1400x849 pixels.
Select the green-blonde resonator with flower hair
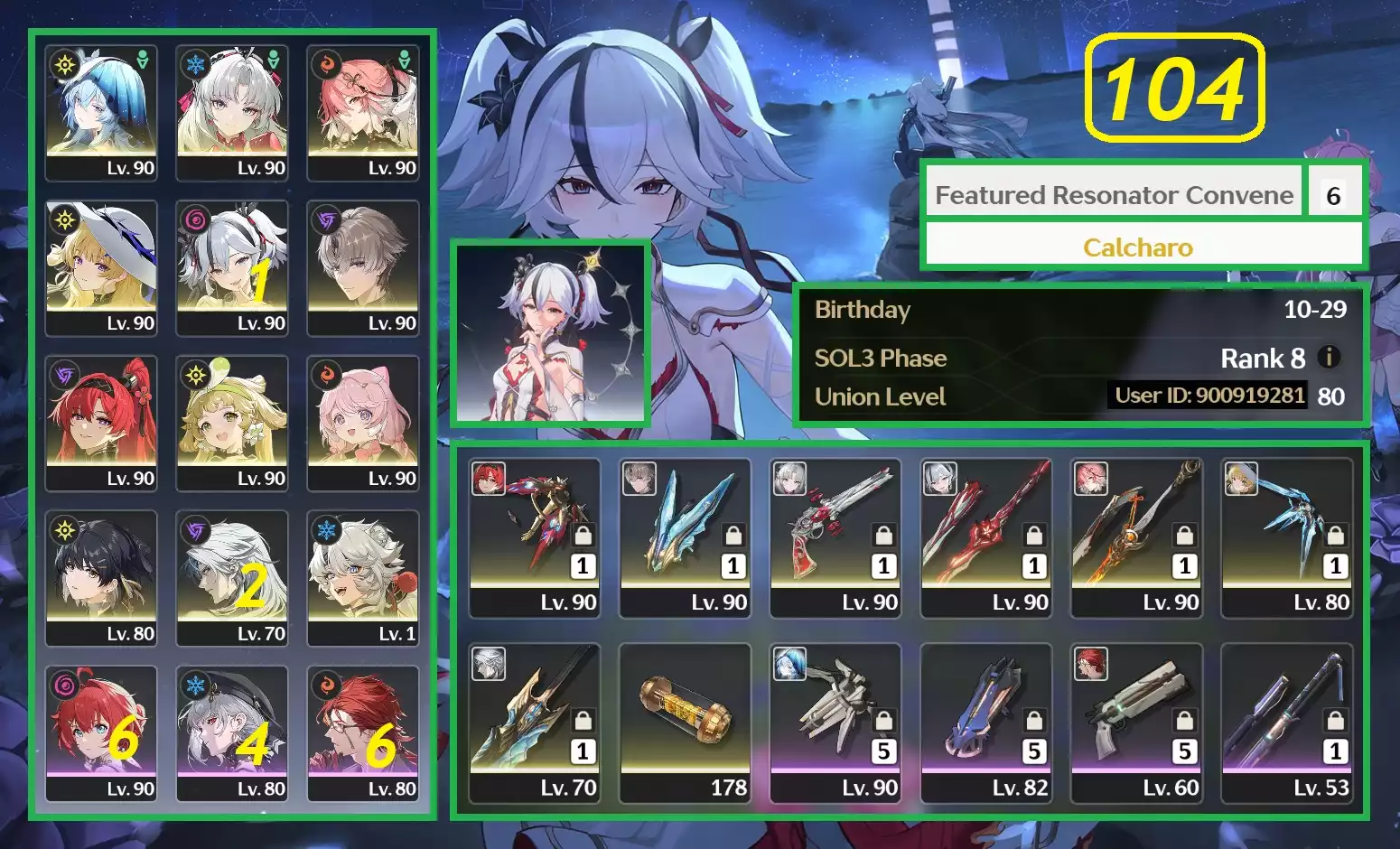[x=232, y=424]
